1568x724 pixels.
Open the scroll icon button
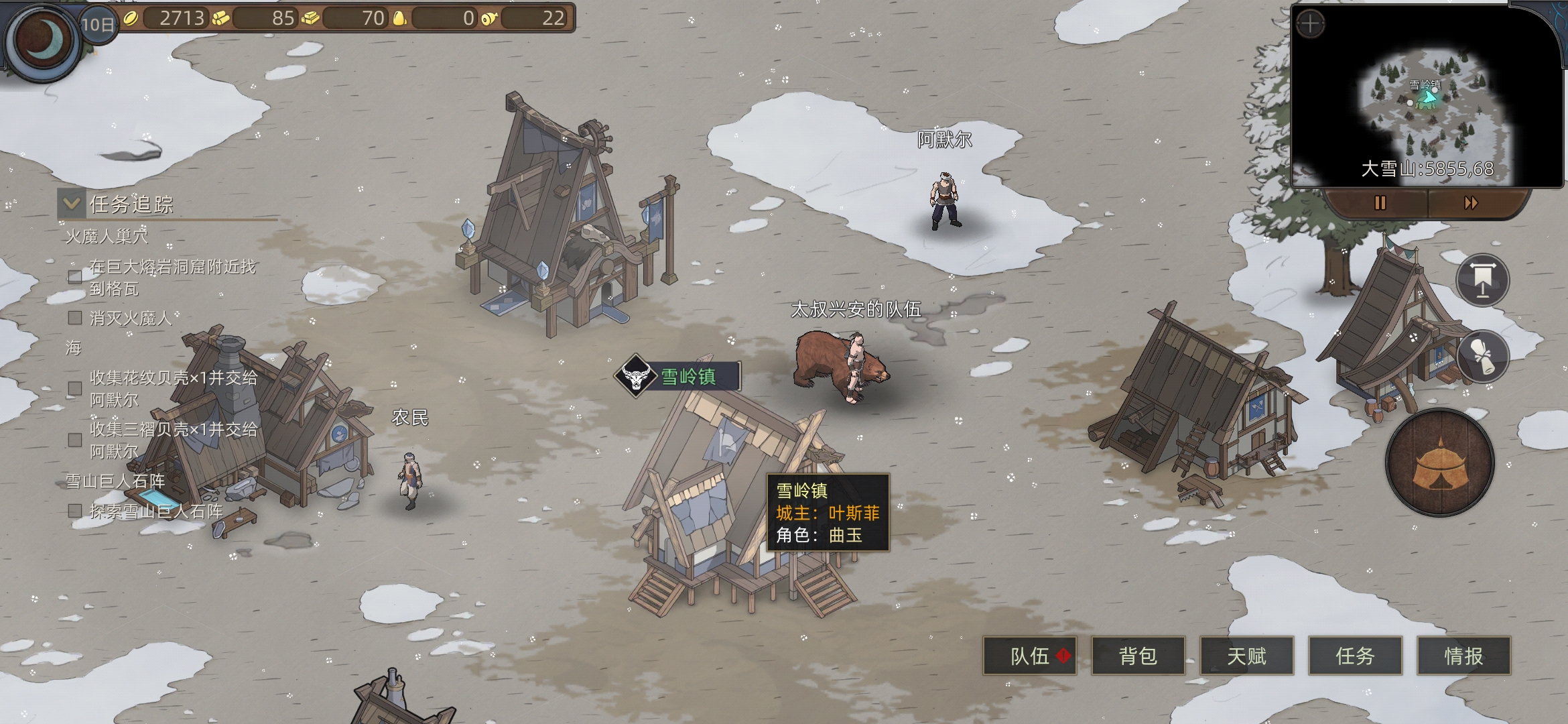tap(1482, 356)
